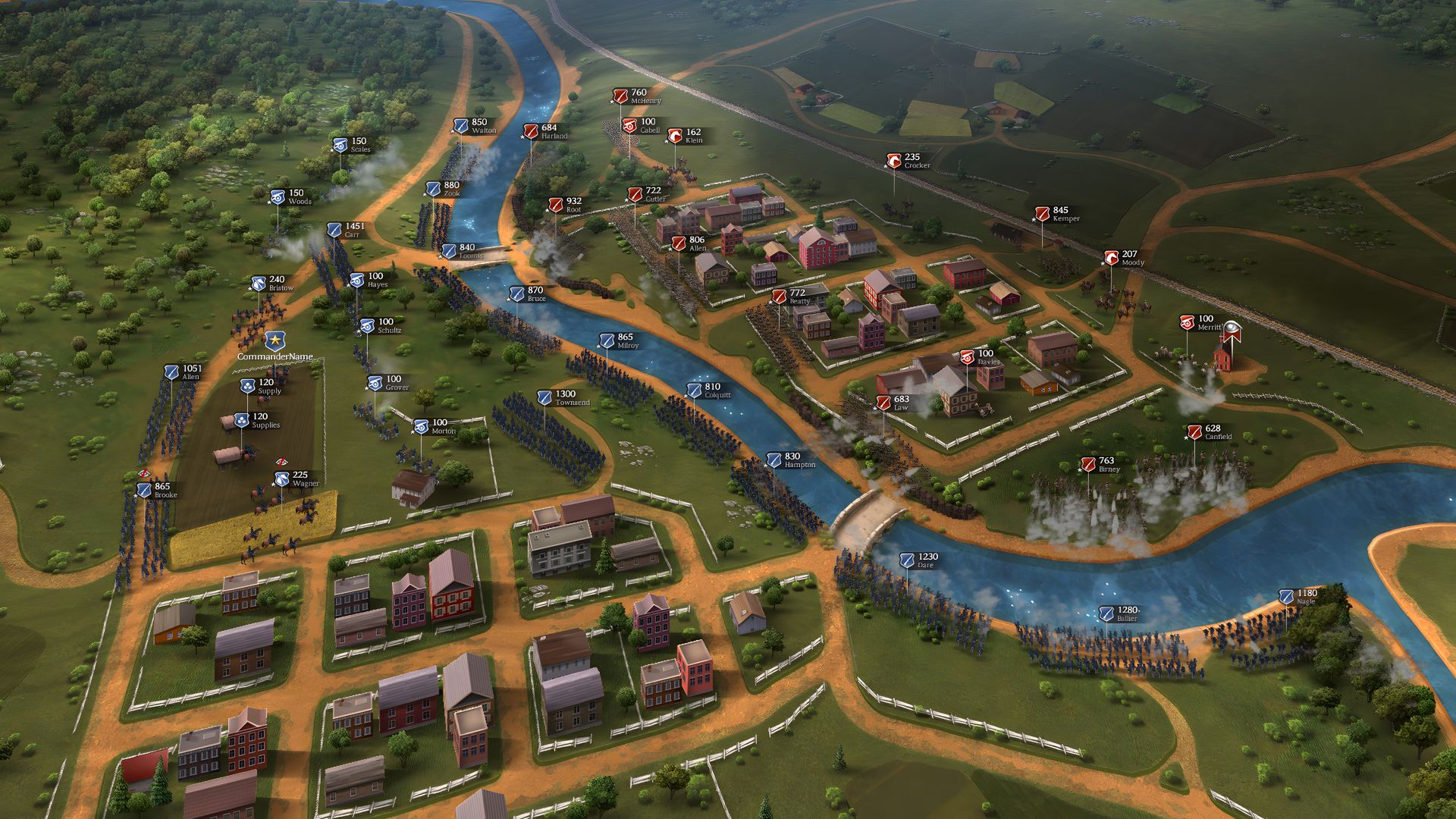Click the crossed-out eye above Wagner

(281, 462)
